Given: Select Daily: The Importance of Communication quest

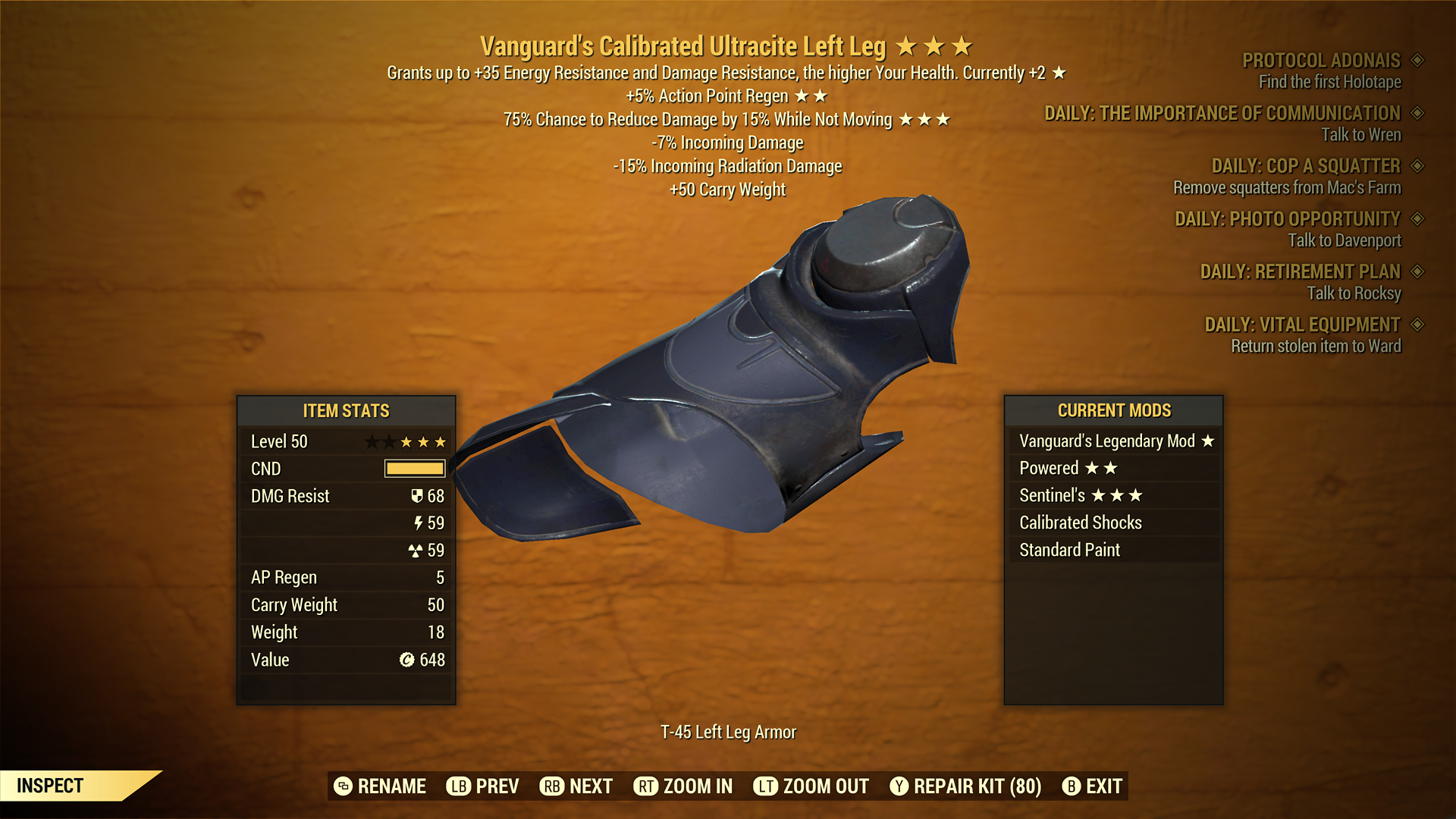Looking at the screenshot, I should (x=1222, y=114).
